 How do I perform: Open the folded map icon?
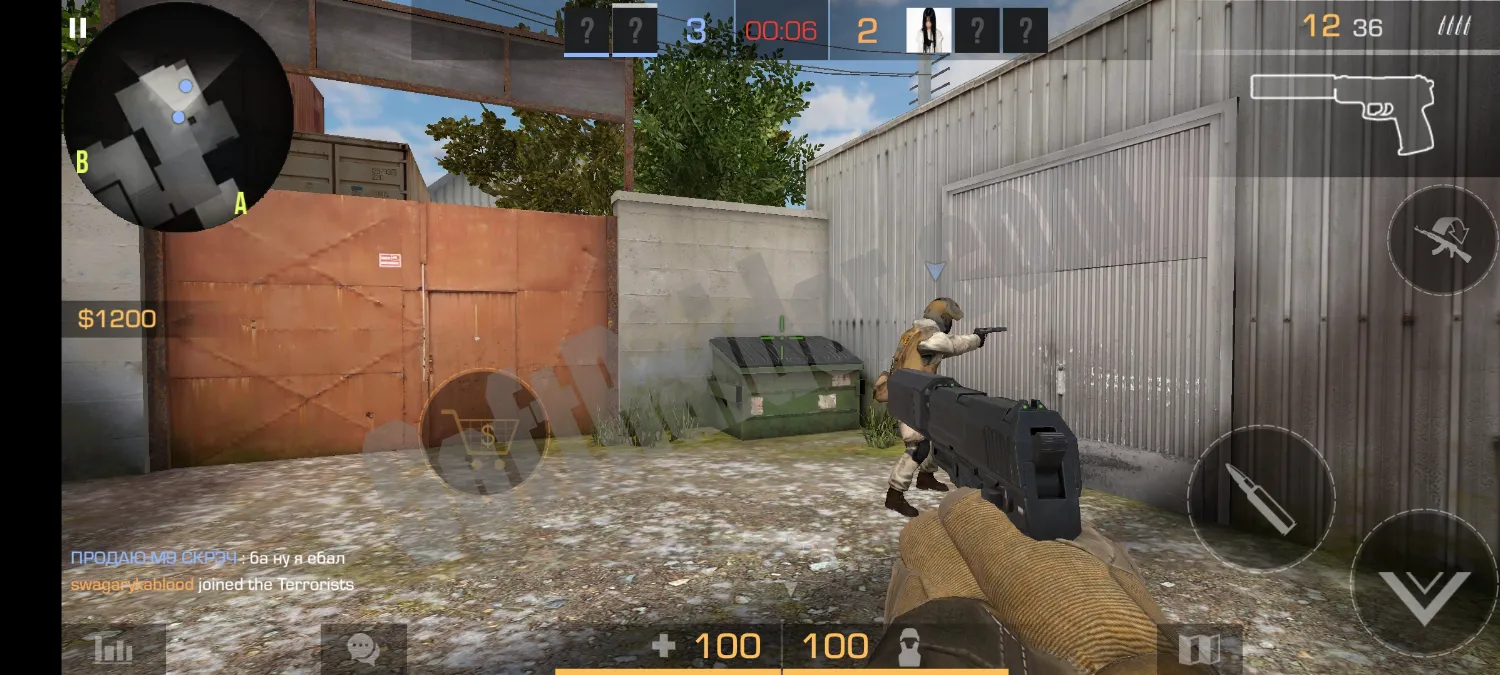[1199, 650]
